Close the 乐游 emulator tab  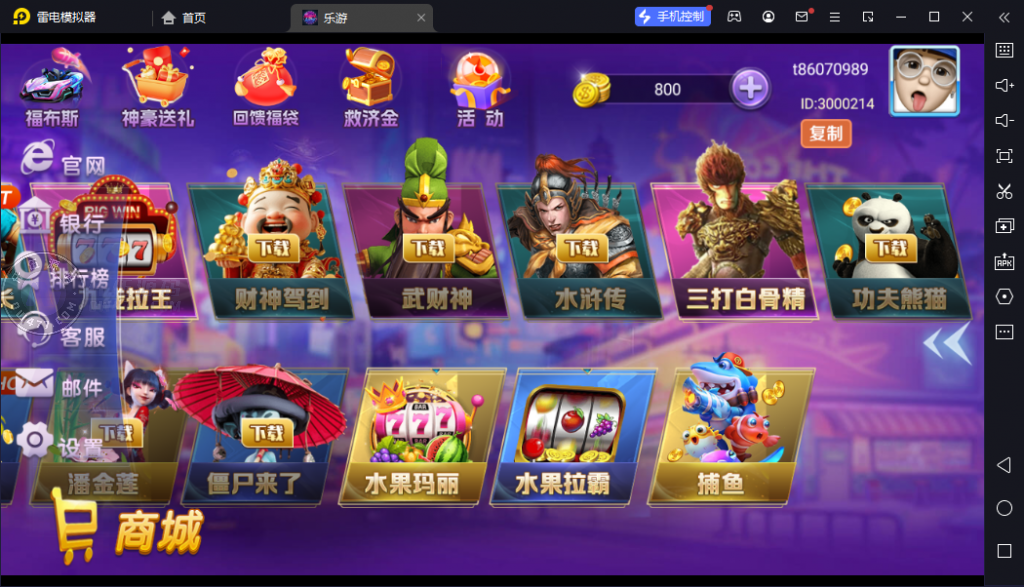[x=422, y=17]
